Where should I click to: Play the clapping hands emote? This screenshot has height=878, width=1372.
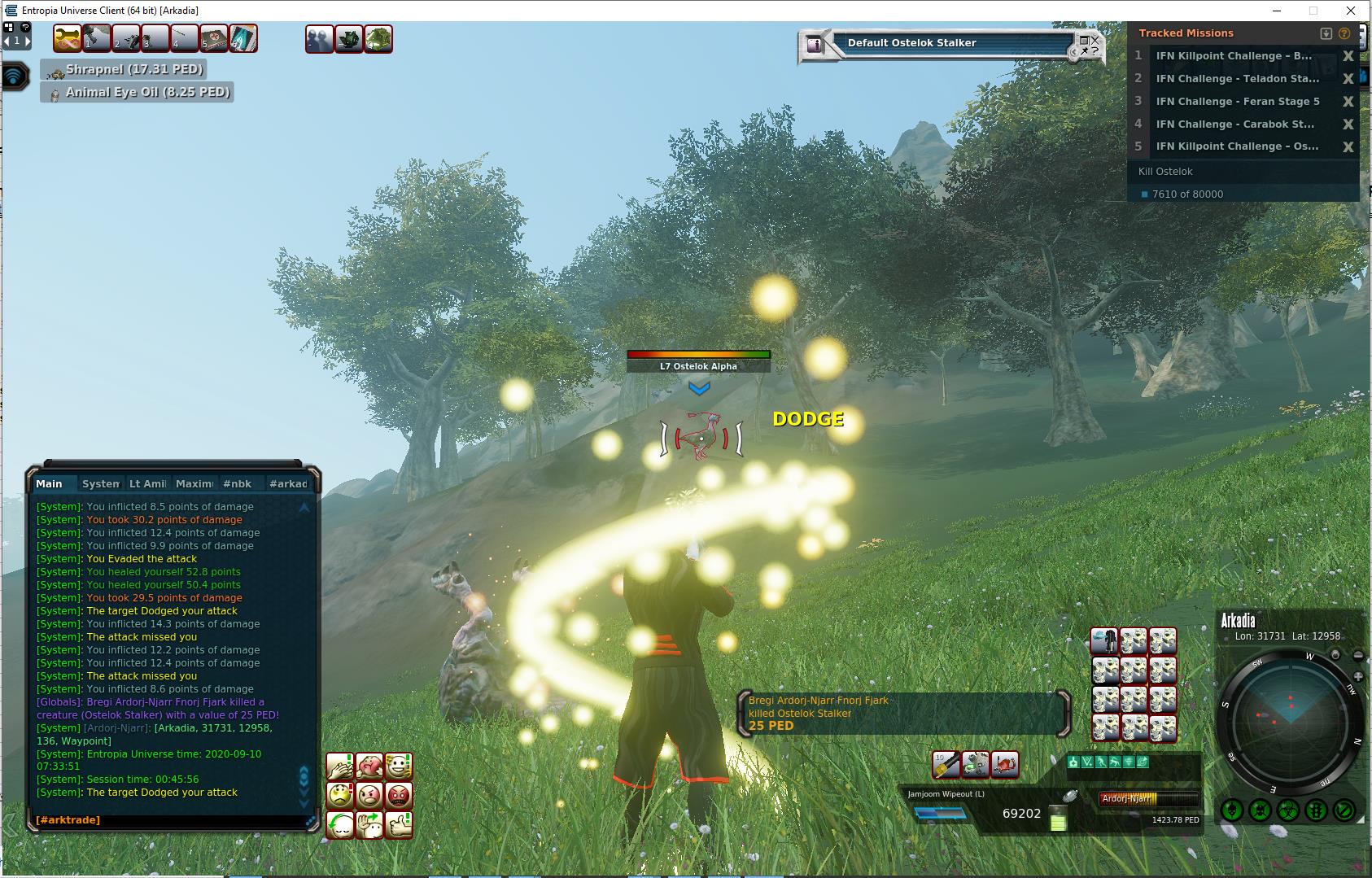[340, 767]
